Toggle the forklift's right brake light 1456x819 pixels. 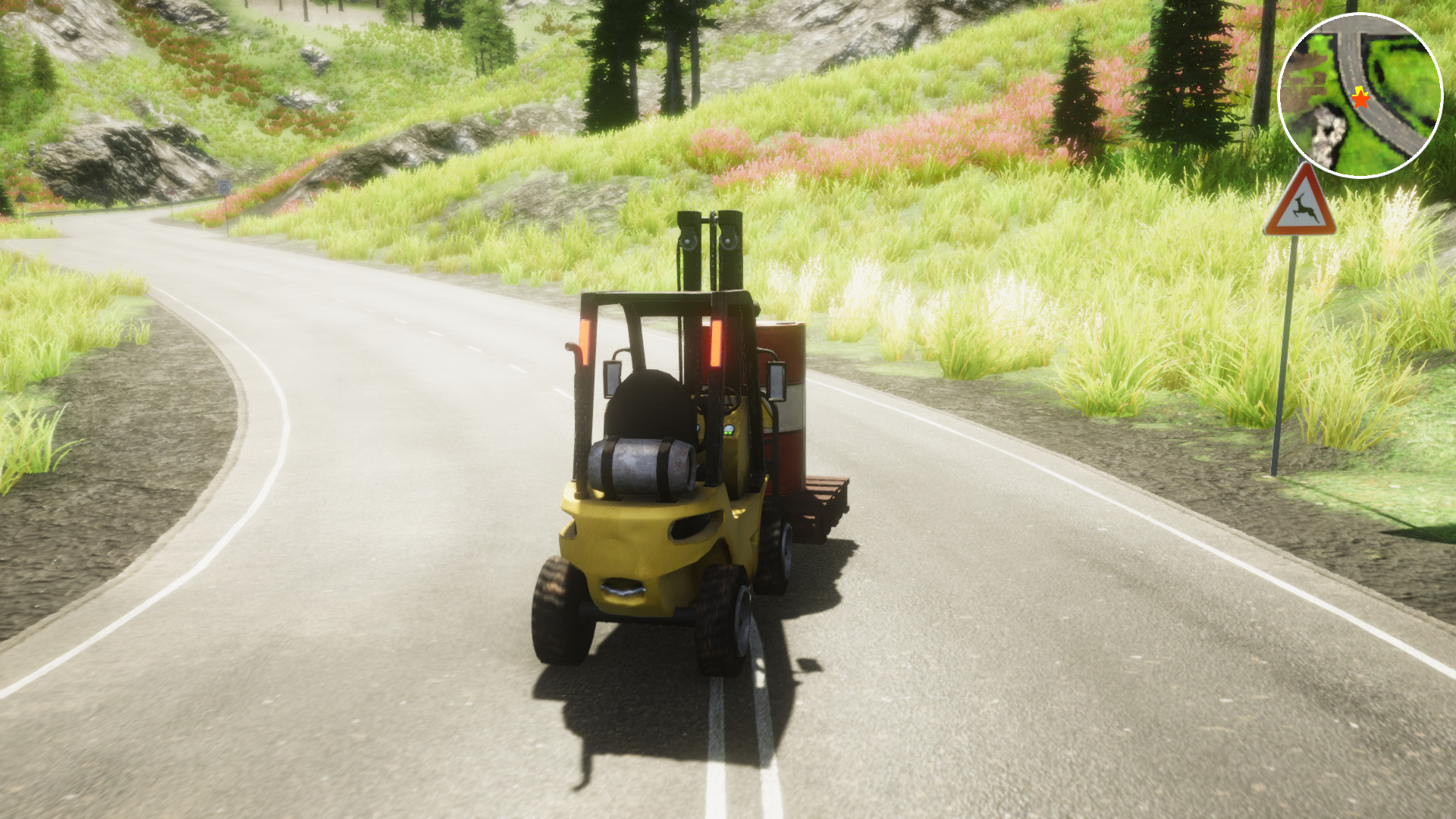pos(716,343)
